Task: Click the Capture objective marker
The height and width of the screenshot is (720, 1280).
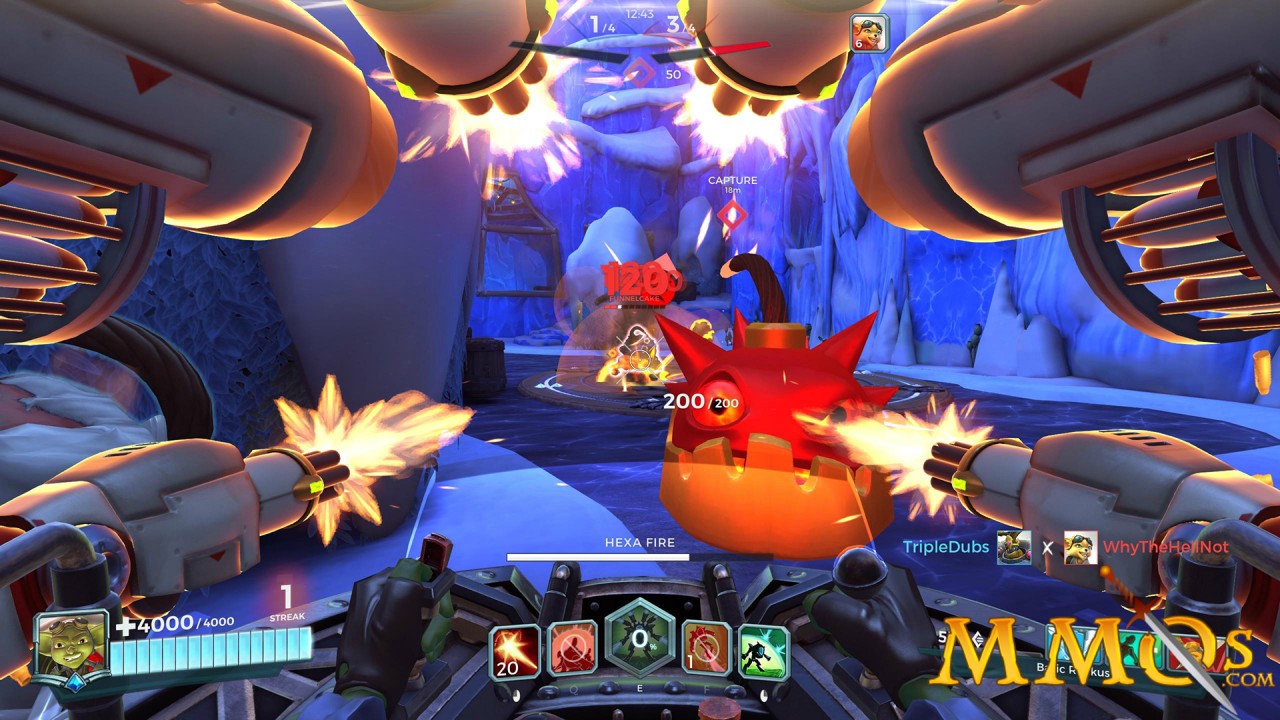Action: 733,212
